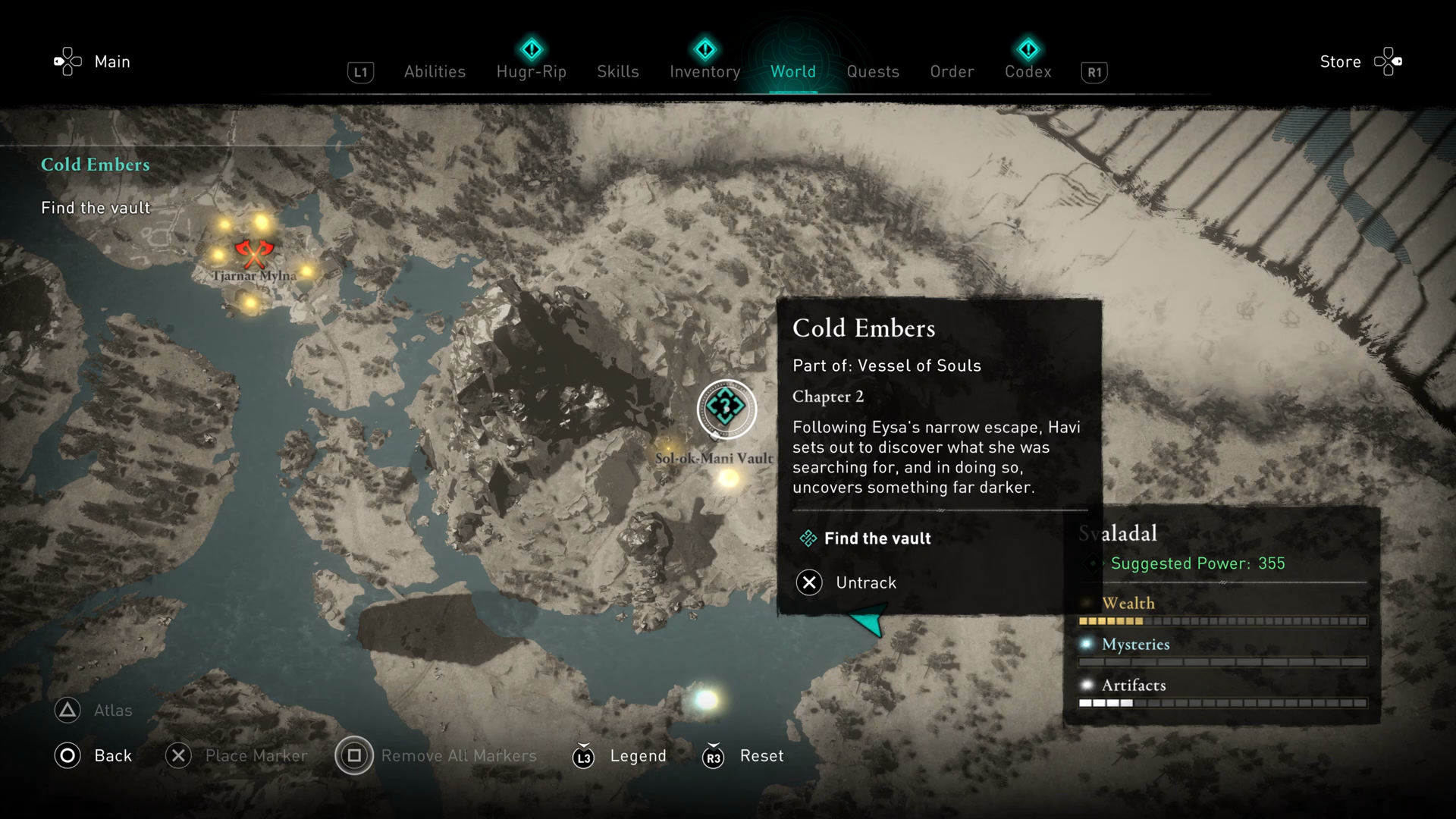Click the glowing wealth dot below the vault marker
Viewport: 1456px width, 819px height.
click(730, 479)
